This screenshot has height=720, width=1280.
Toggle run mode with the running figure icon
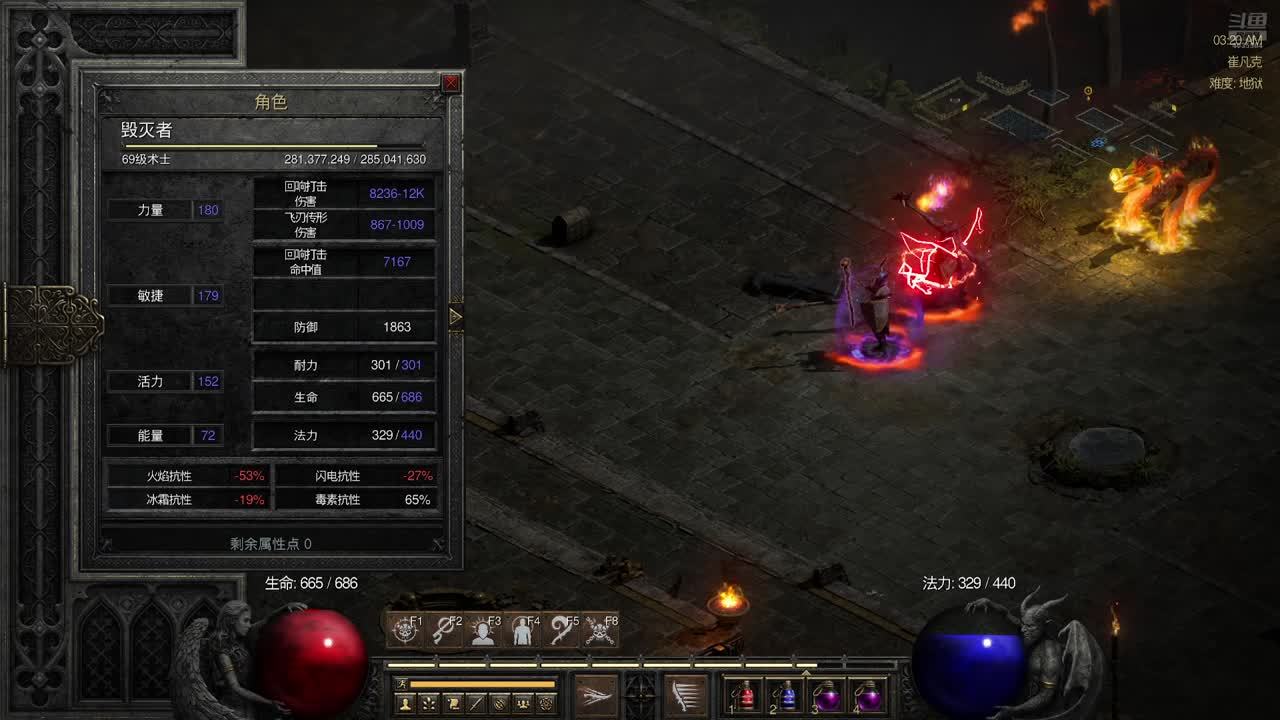(x=403, y=684)
